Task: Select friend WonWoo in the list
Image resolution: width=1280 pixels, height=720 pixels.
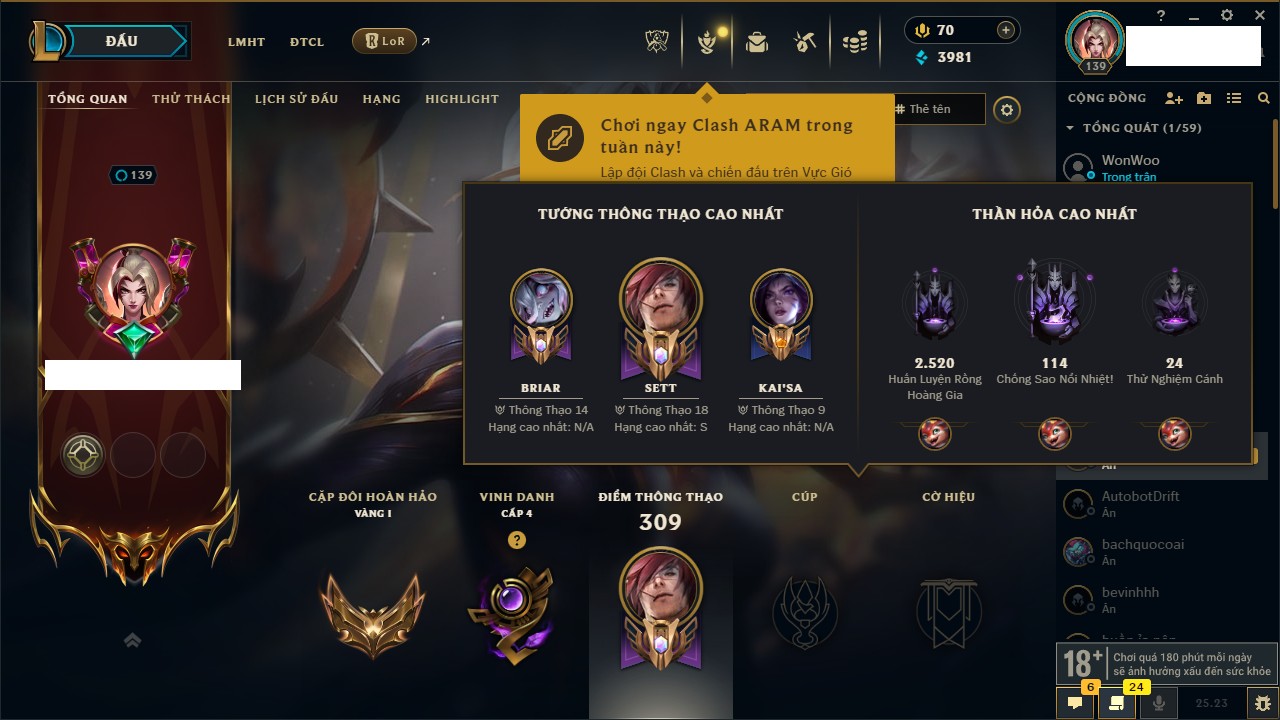Action: 1130,166
